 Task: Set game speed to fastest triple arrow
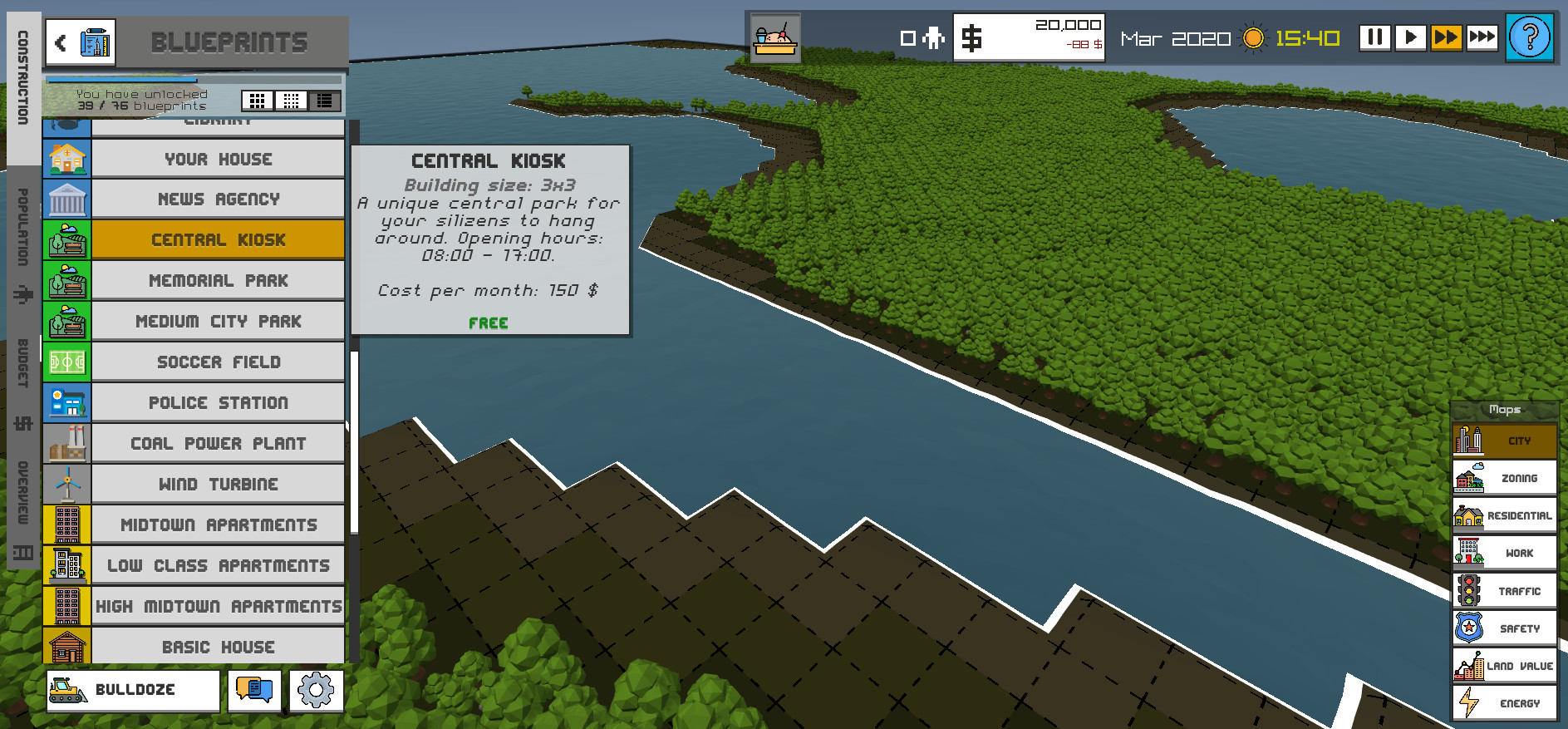(1482, 37)
